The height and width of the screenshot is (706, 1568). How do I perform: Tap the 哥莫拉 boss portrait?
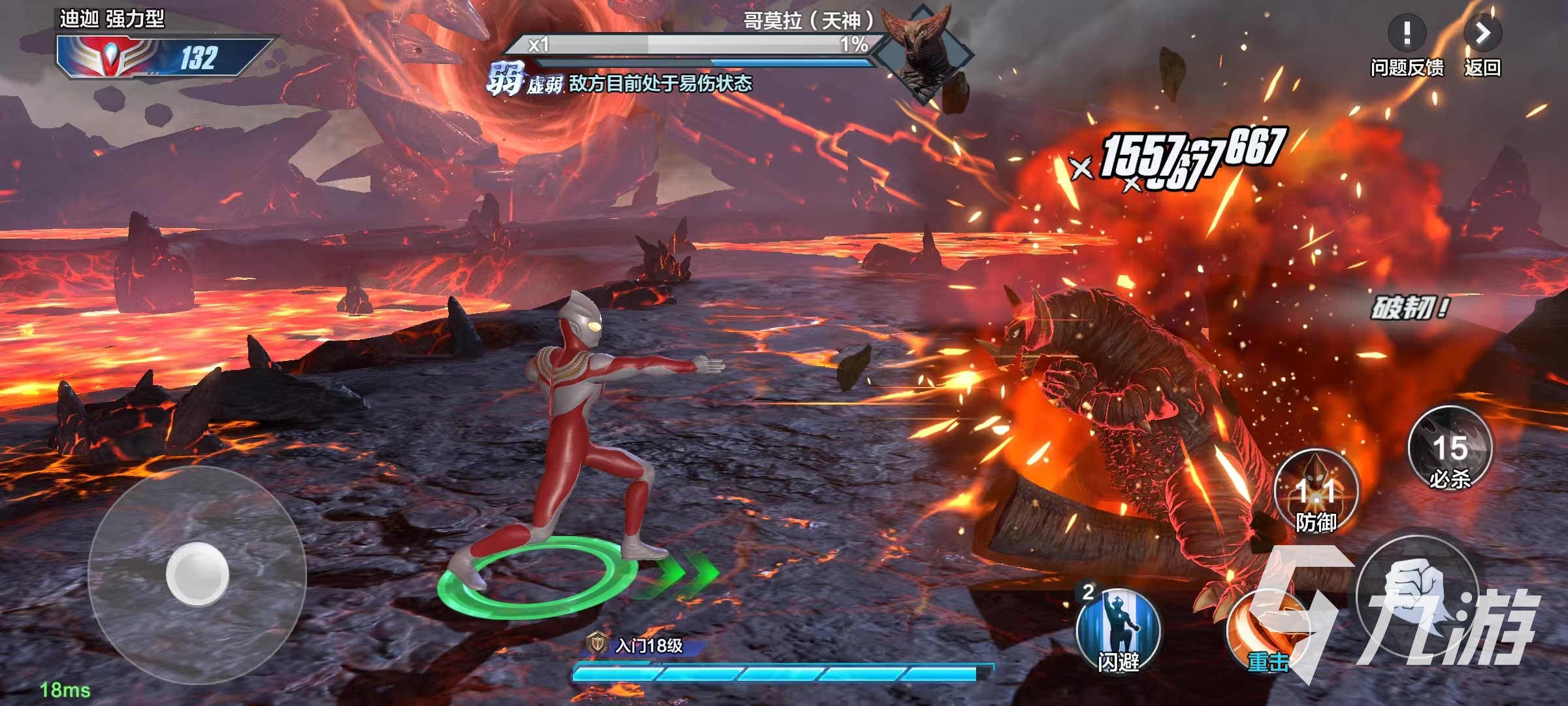[923, 54]
